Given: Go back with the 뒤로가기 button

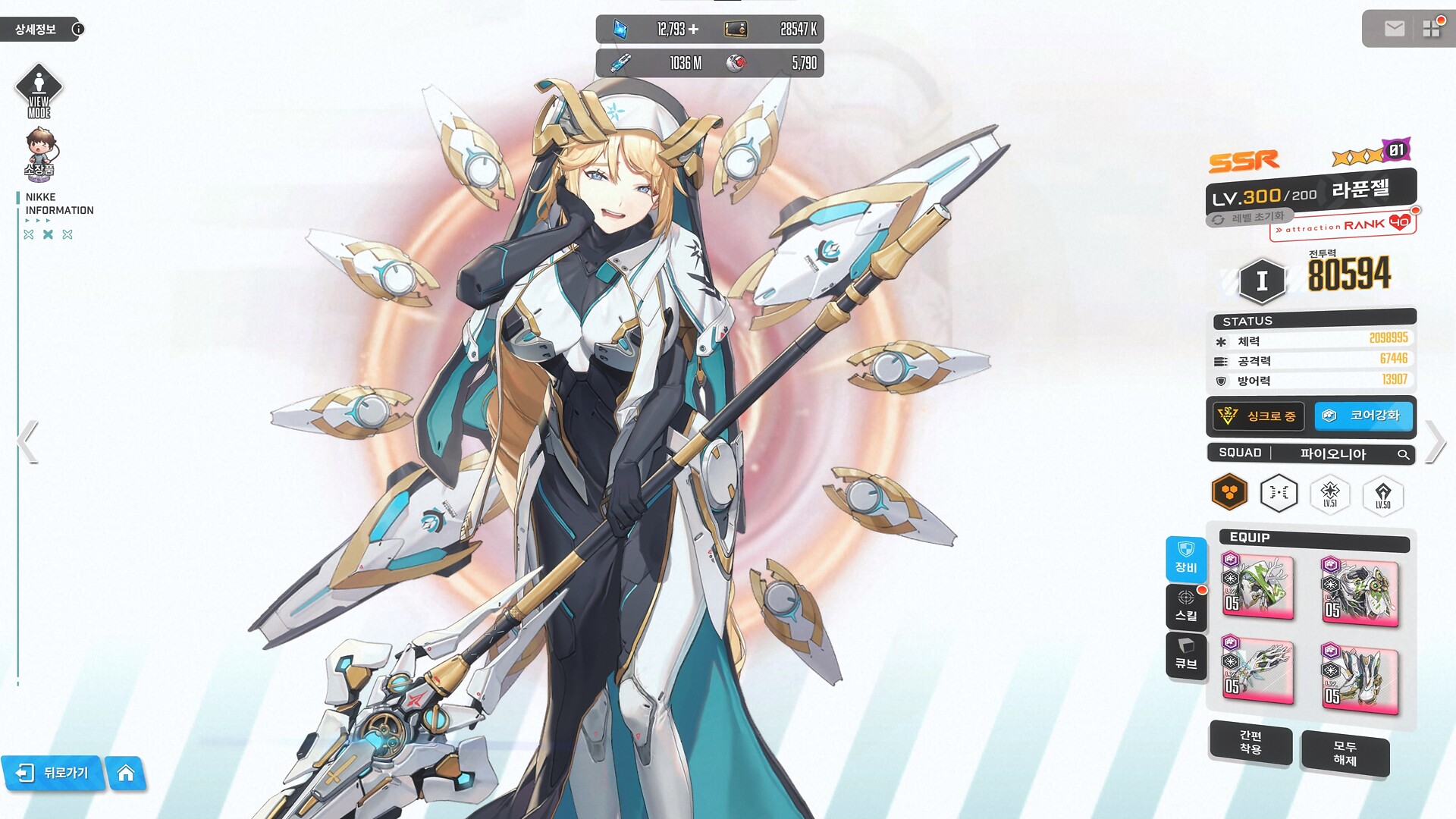Looking at the screenshot, I should tap(53, 773).
